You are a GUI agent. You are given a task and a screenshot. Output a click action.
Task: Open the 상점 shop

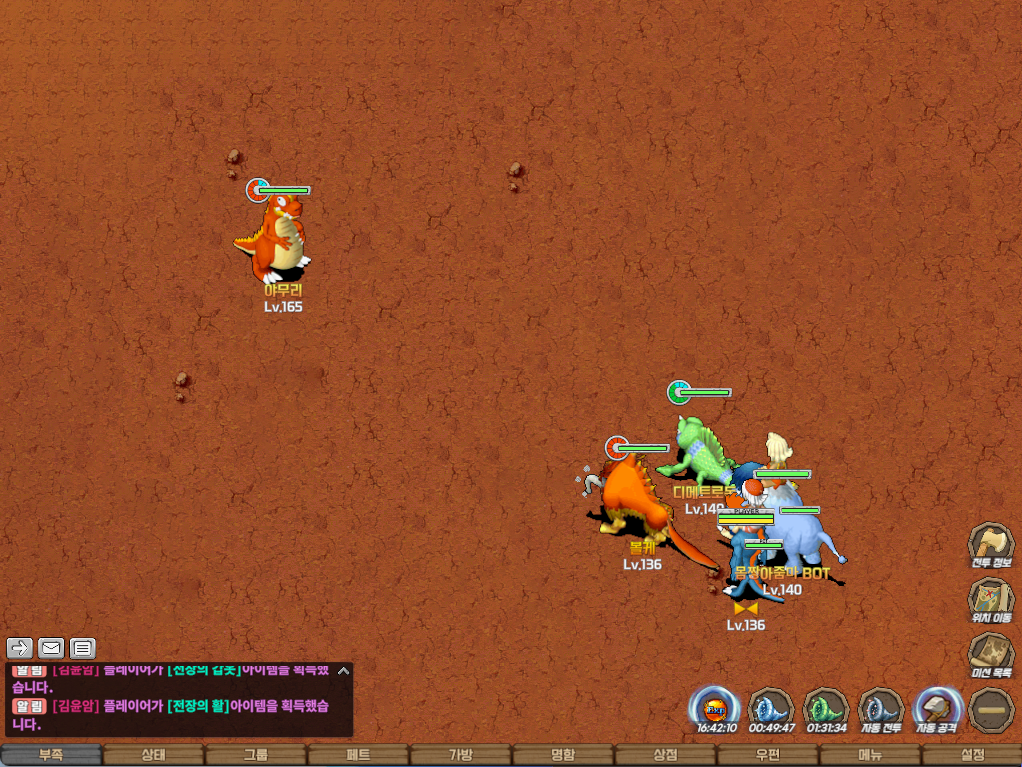click(665, 755)
